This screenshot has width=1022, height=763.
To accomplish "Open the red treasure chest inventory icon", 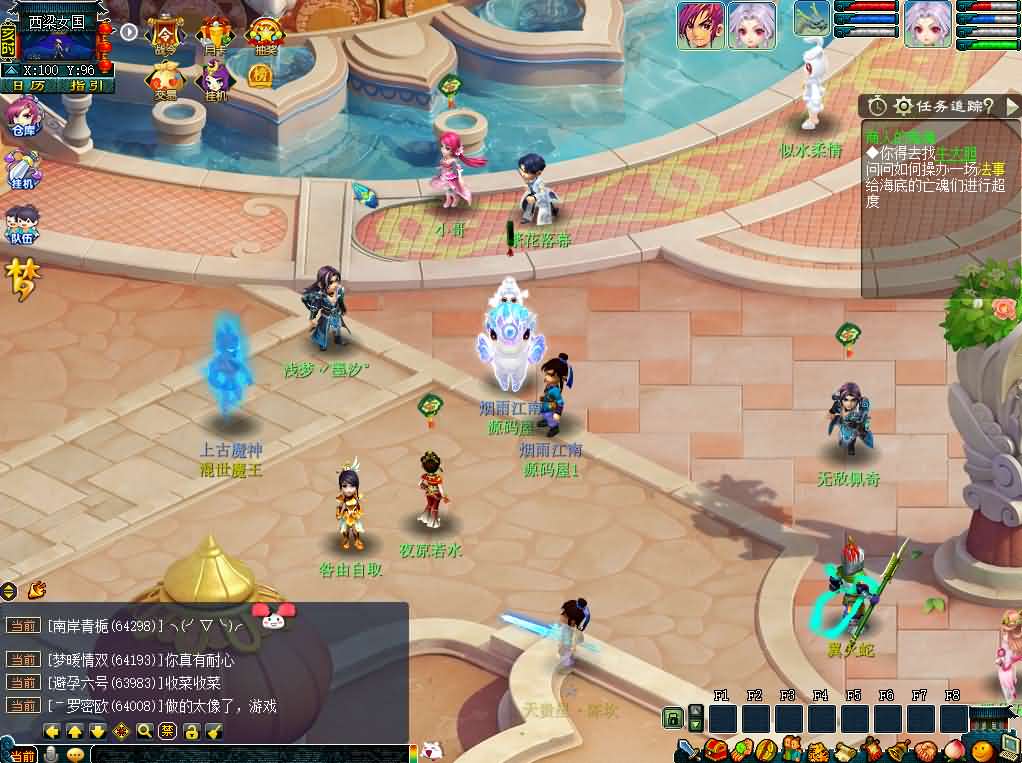I will (714, 750).
